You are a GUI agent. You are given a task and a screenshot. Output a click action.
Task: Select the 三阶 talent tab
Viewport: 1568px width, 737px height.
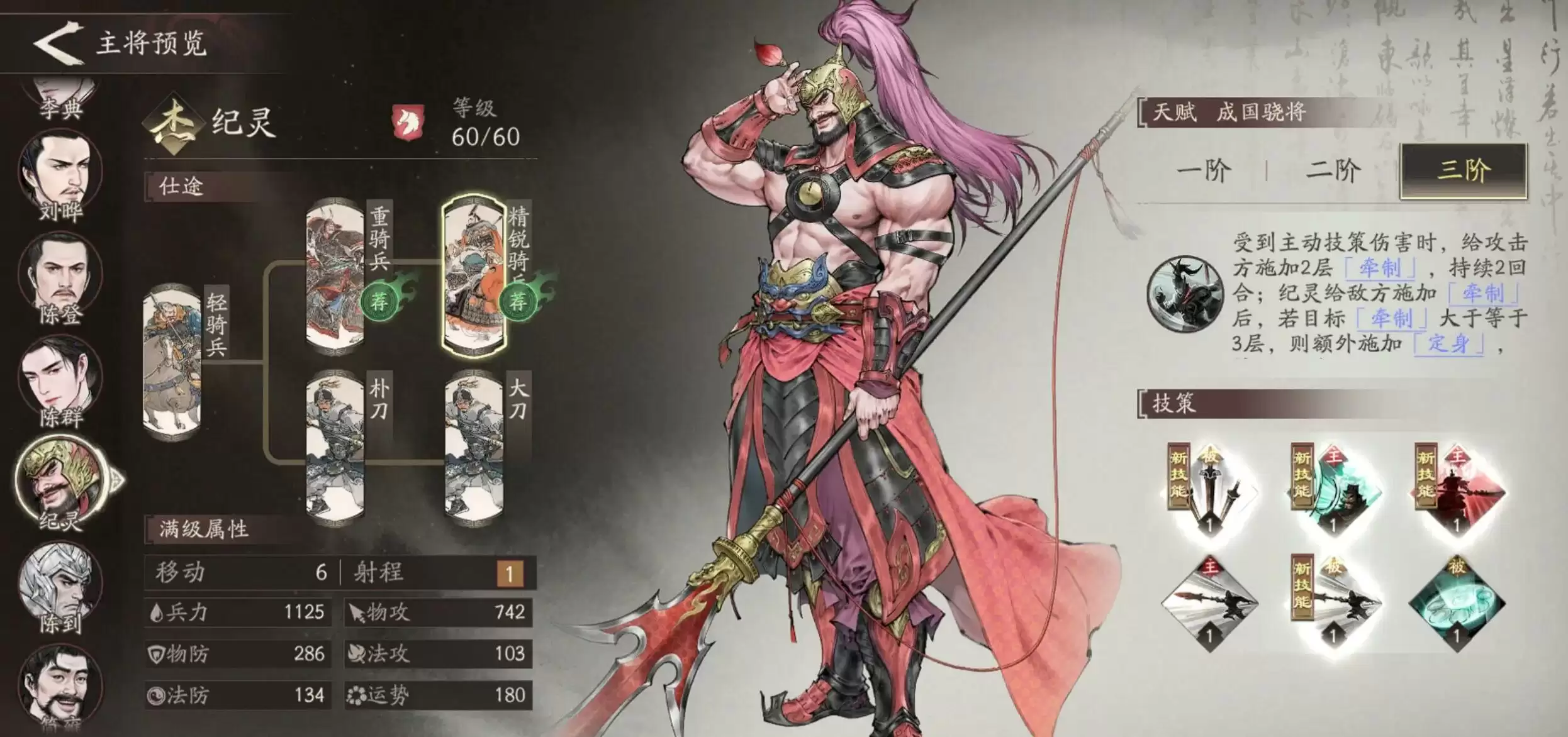[1464, 170]
